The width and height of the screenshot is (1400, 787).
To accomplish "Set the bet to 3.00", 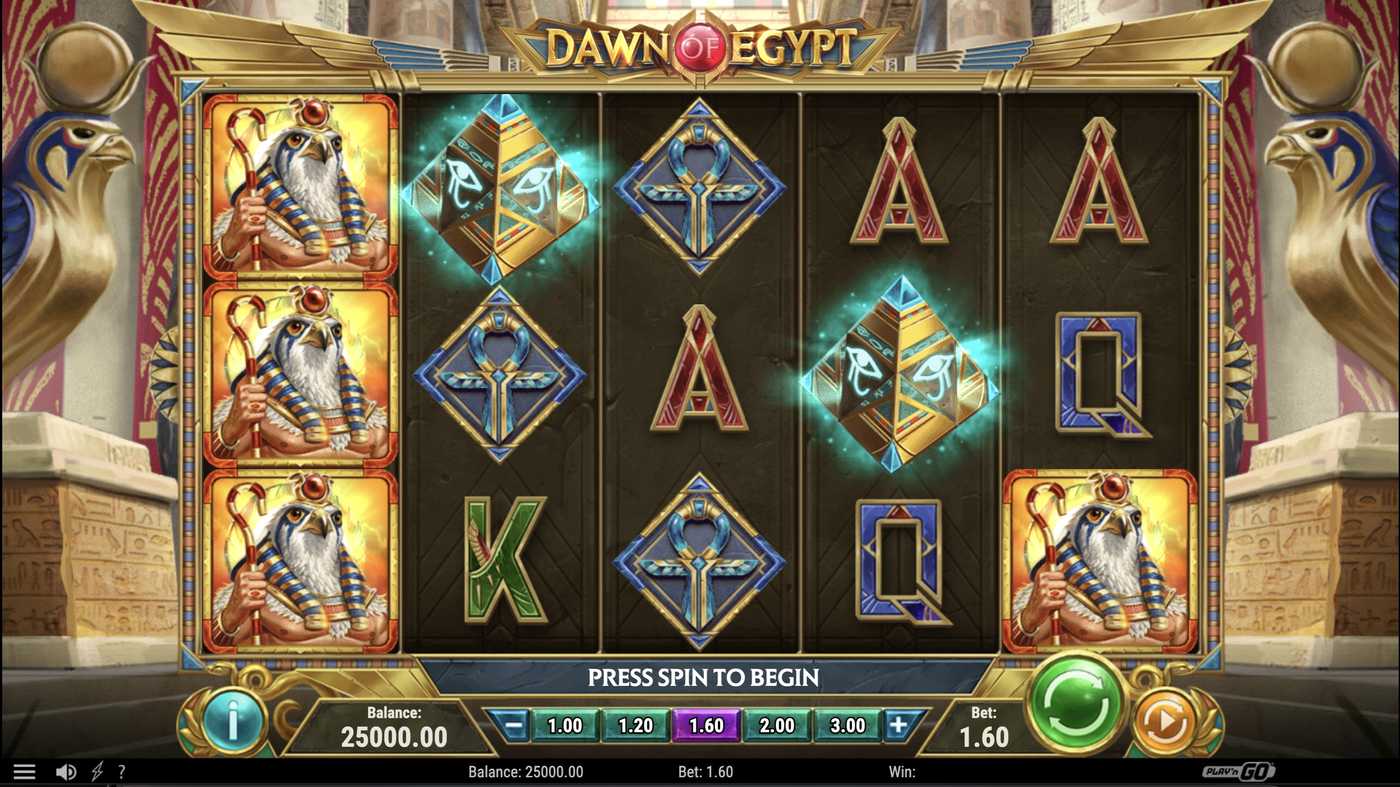I will [x=847, y=726].
